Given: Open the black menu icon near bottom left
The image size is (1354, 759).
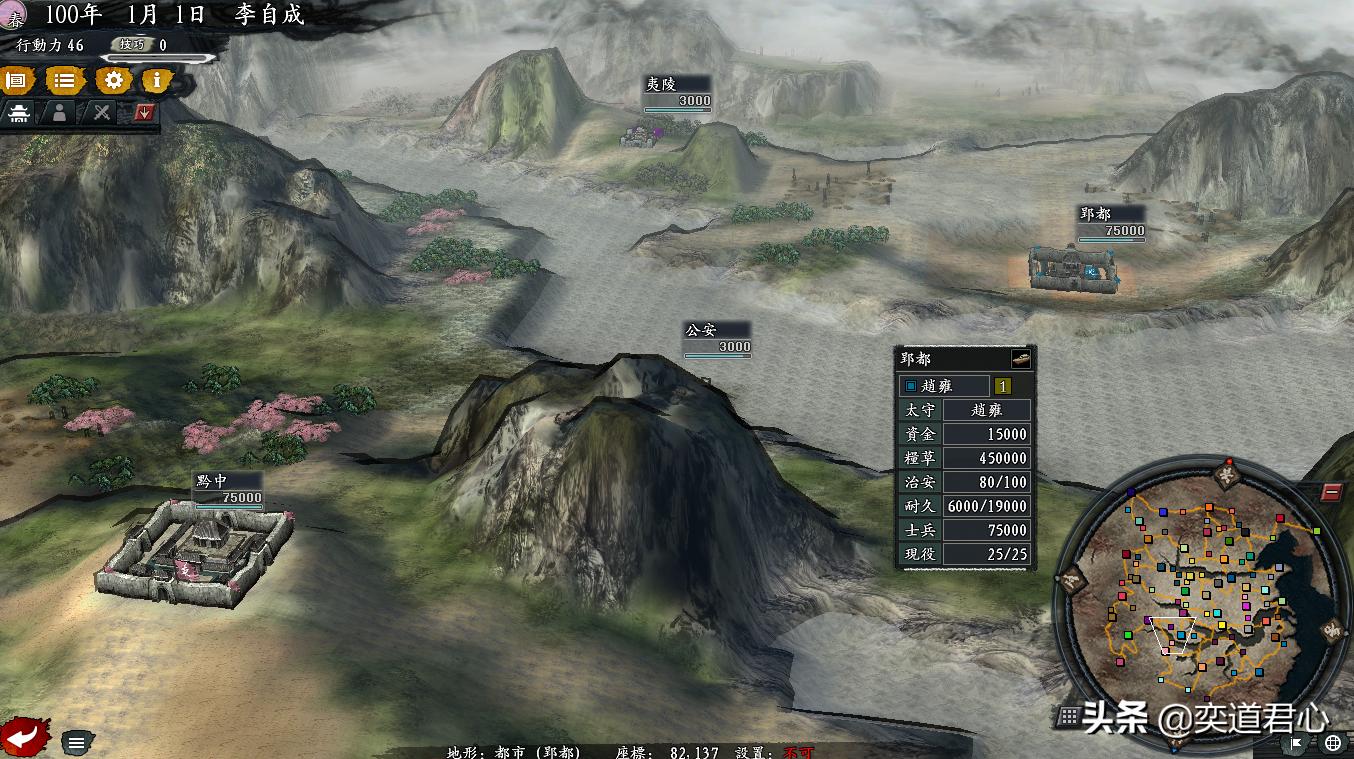Looking at the screenshot, I should click(76, 743).
